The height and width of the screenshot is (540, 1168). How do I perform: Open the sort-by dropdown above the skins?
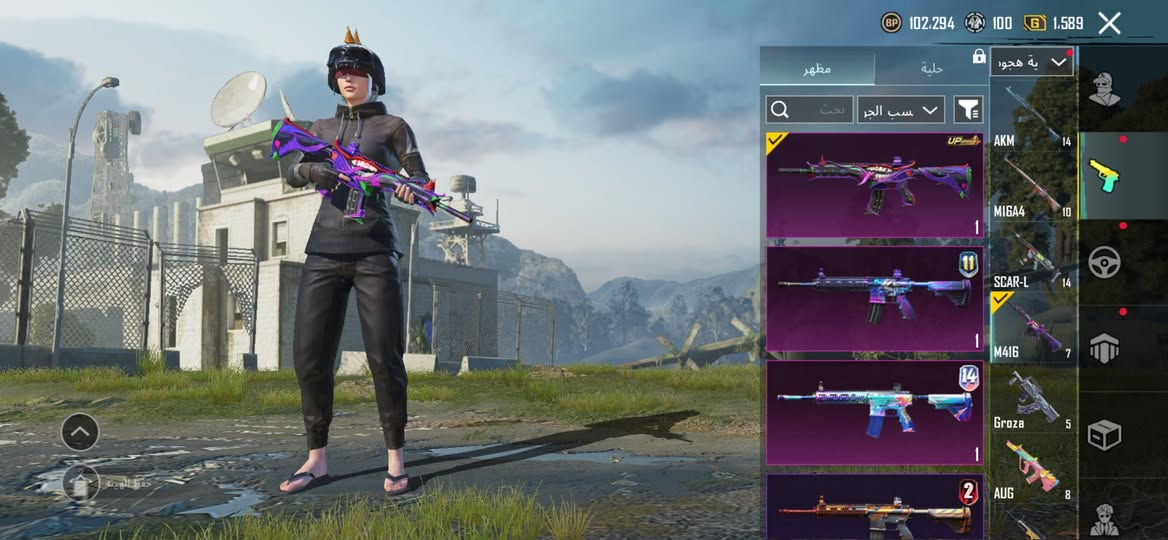click(x=901, y=110)
